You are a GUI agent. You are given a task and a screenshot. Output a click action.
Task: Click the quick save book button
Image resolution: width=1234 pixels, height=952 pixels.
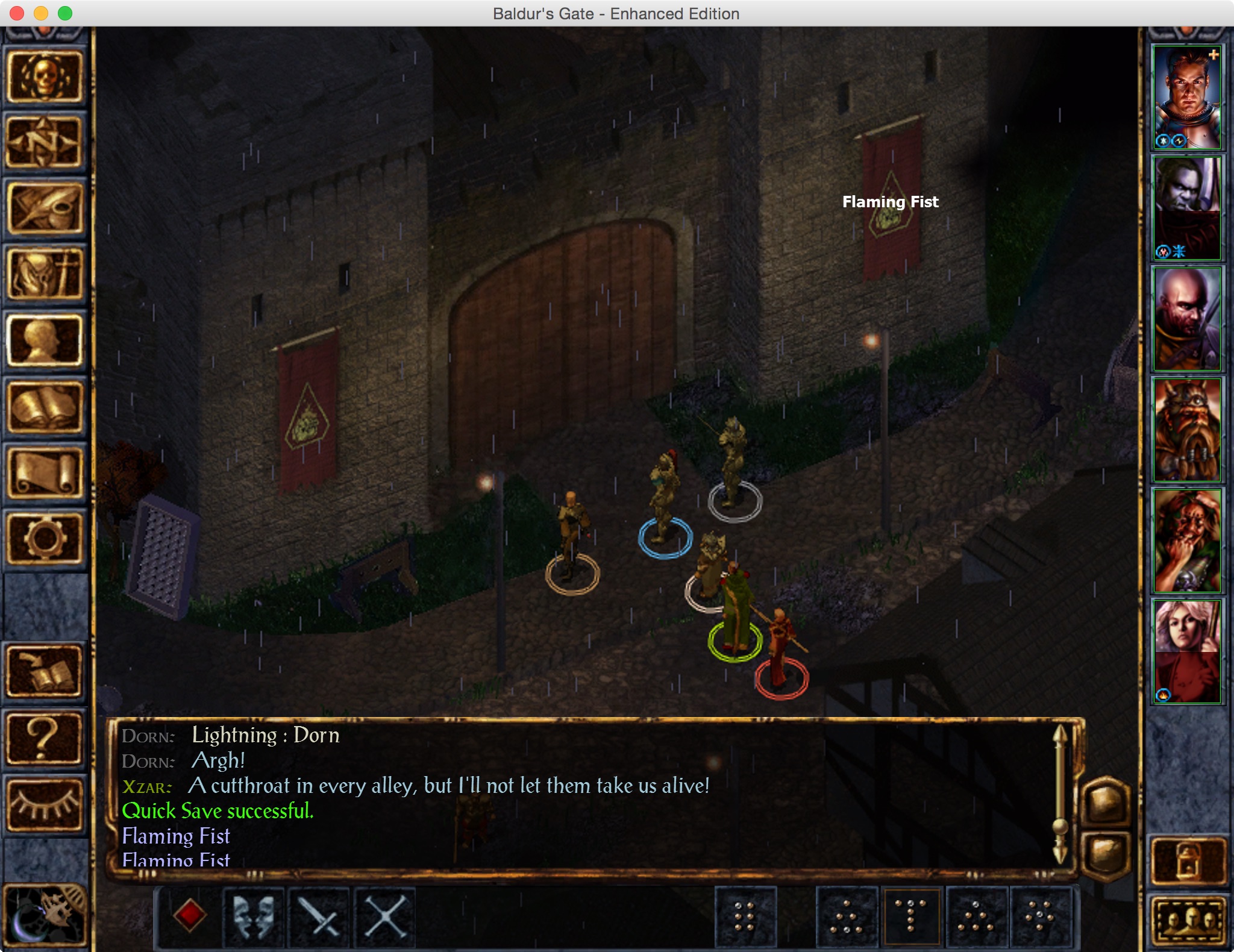[x=44, y=672]
